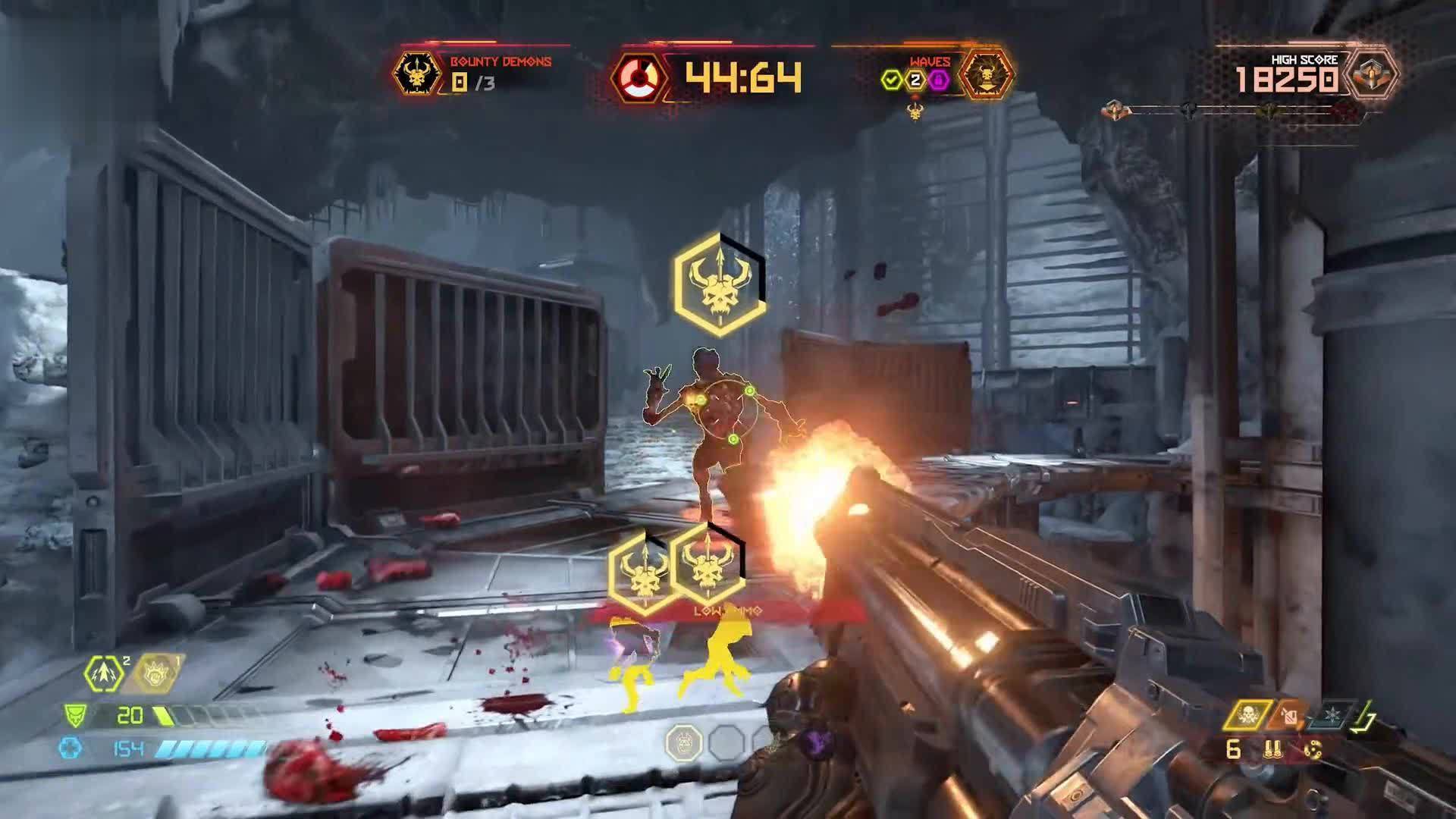Viewport: 1456px width, 819px height.
Task: Select the purple locked wave hexagon
Action: pos(939,80)
